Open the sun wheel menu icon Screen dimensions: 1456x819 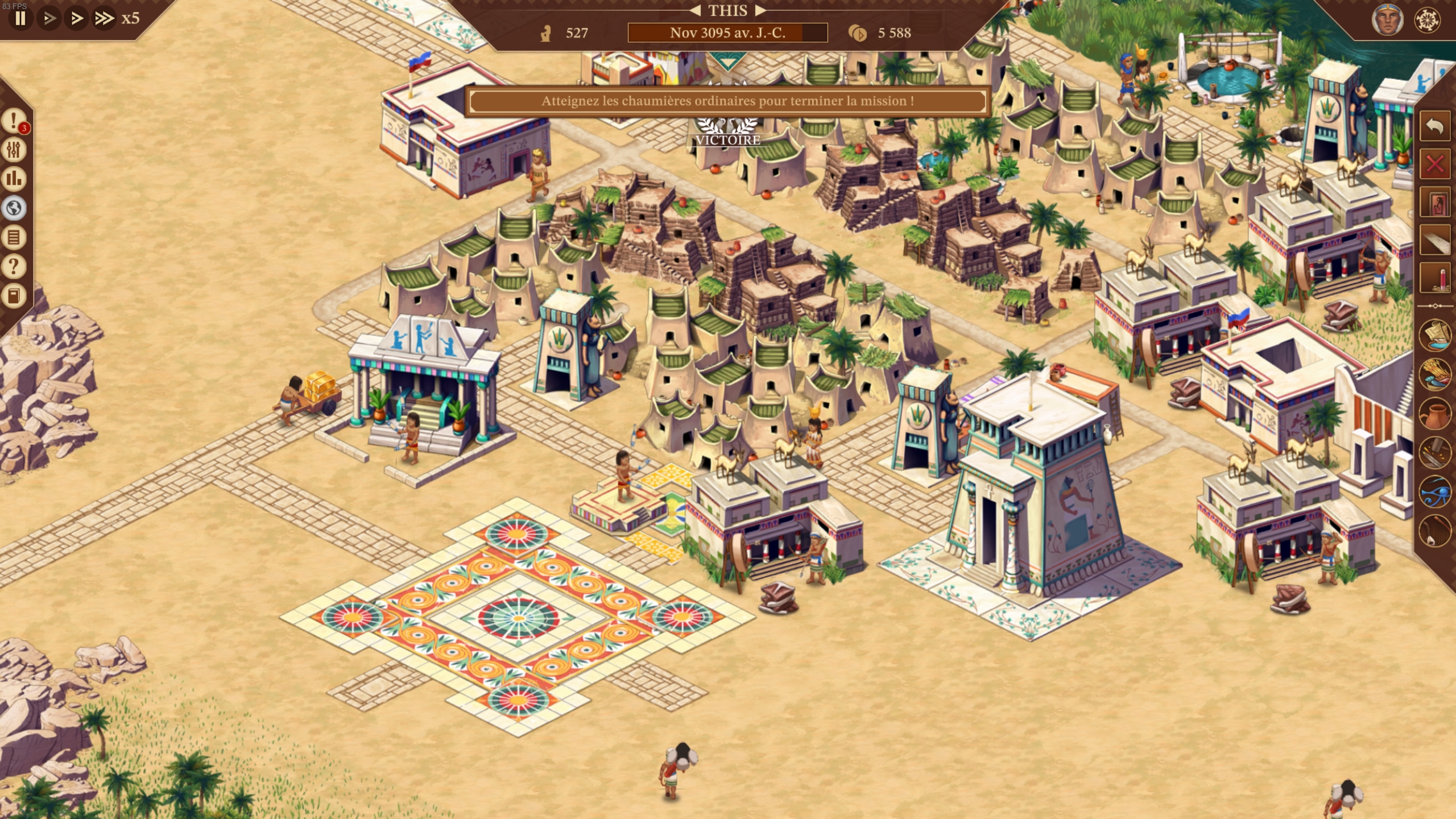pyautogui.click(x=1428, y=20)
